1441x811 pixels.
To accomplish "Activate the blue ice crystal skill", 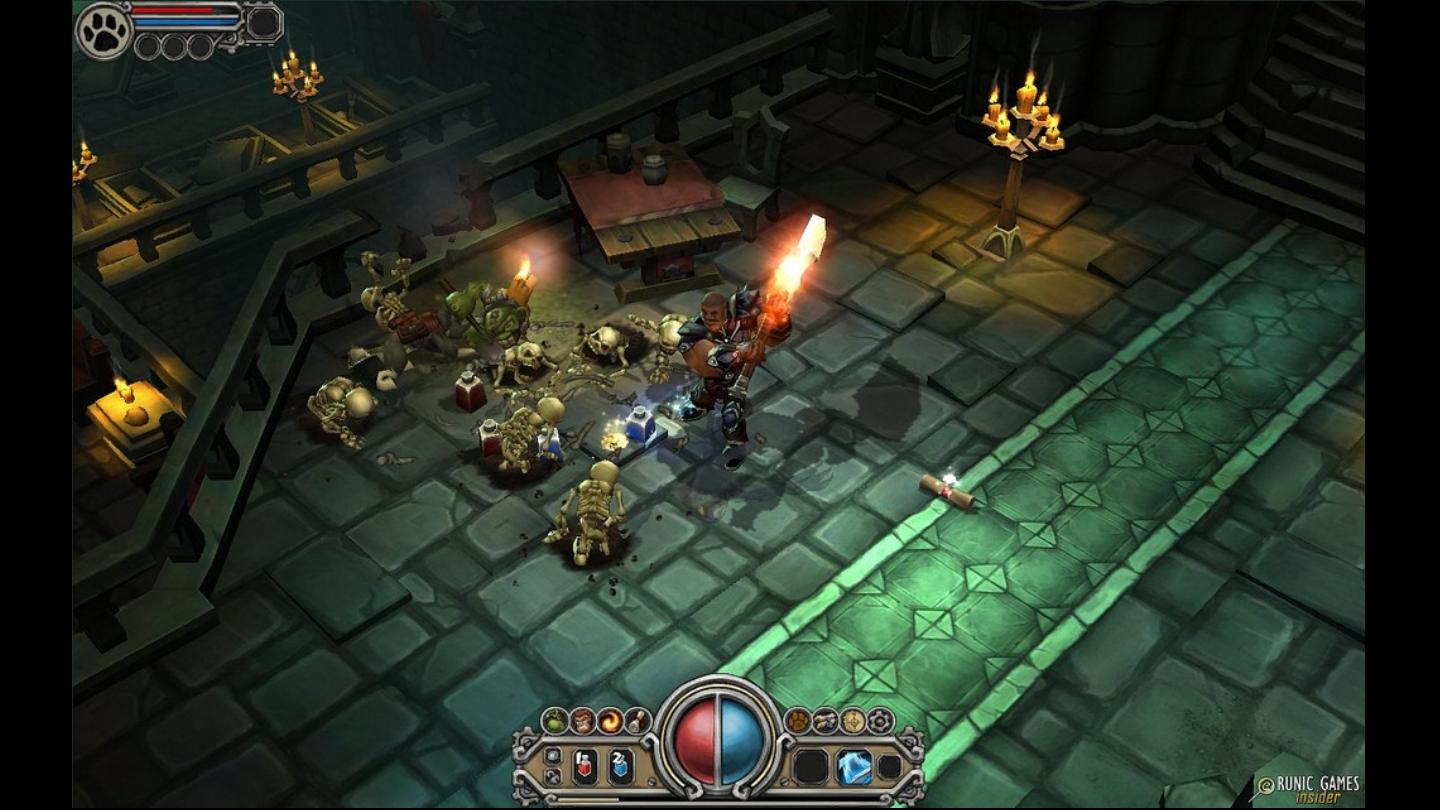I will [853, 767].
